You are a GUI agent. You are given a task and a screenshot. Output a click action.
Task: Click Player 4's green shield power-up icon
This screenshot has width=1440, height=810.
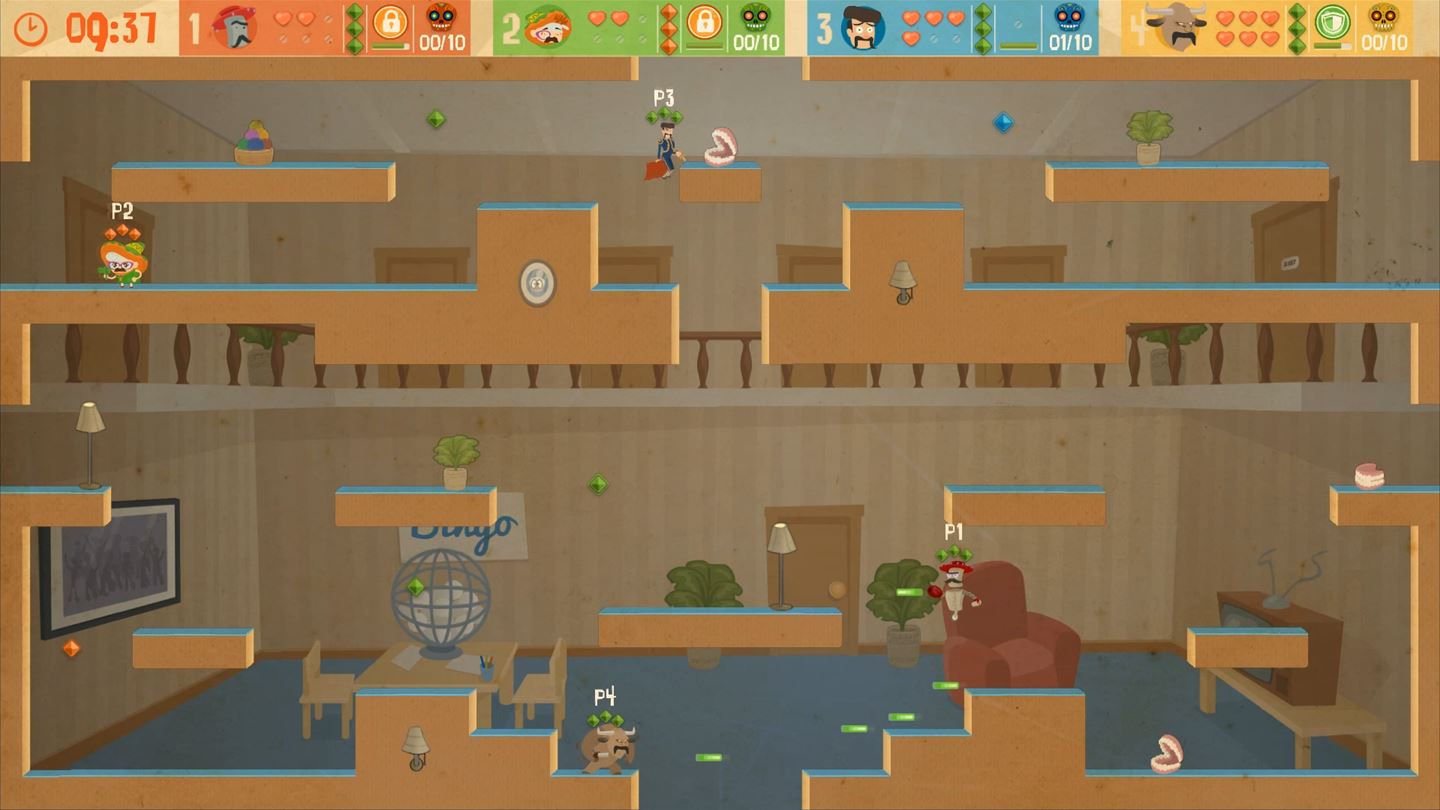[x=1335, y=22]
